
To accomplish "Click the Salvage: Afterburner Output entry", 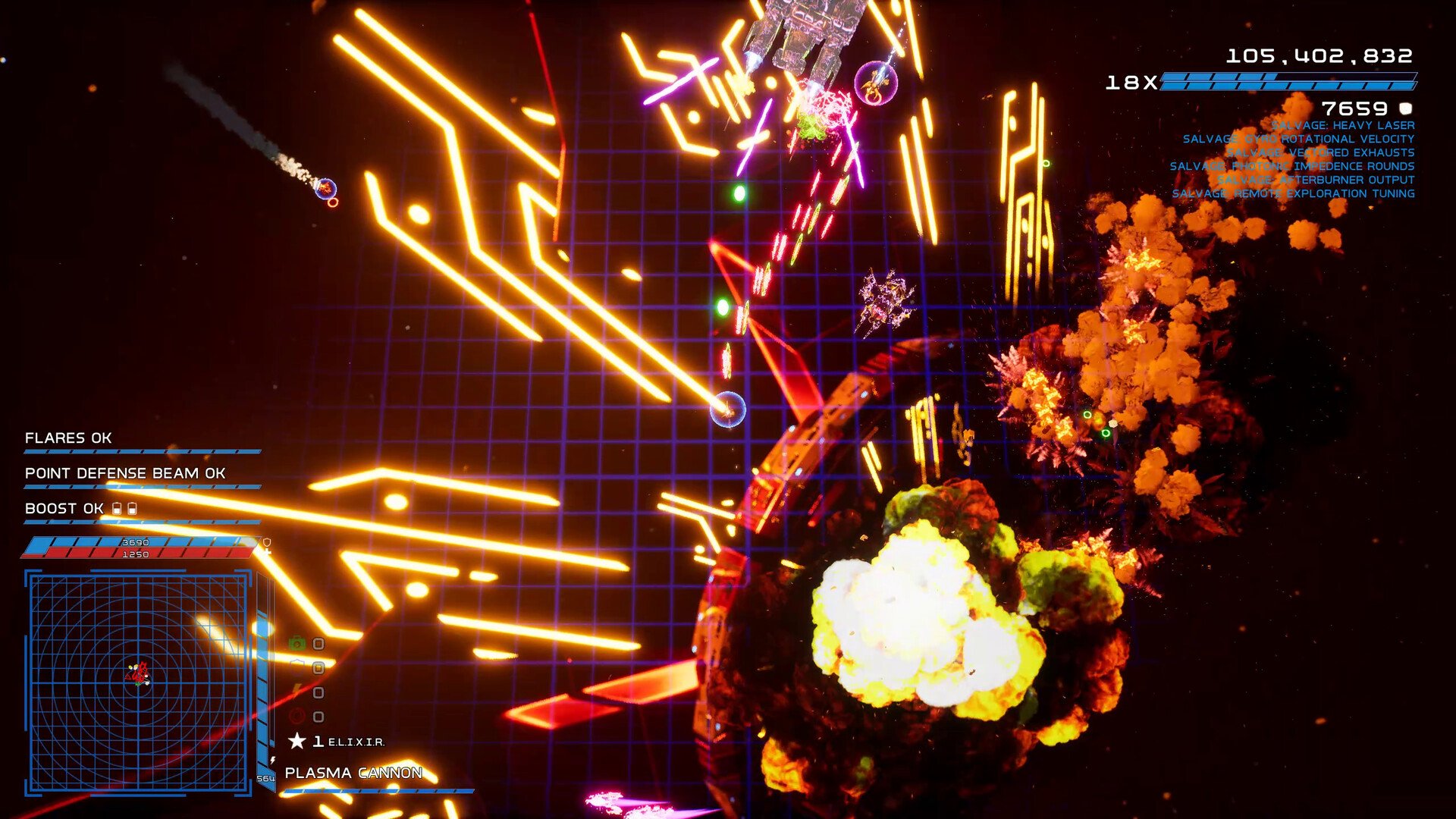I will pyautogui.click(x=1316, y=180).
